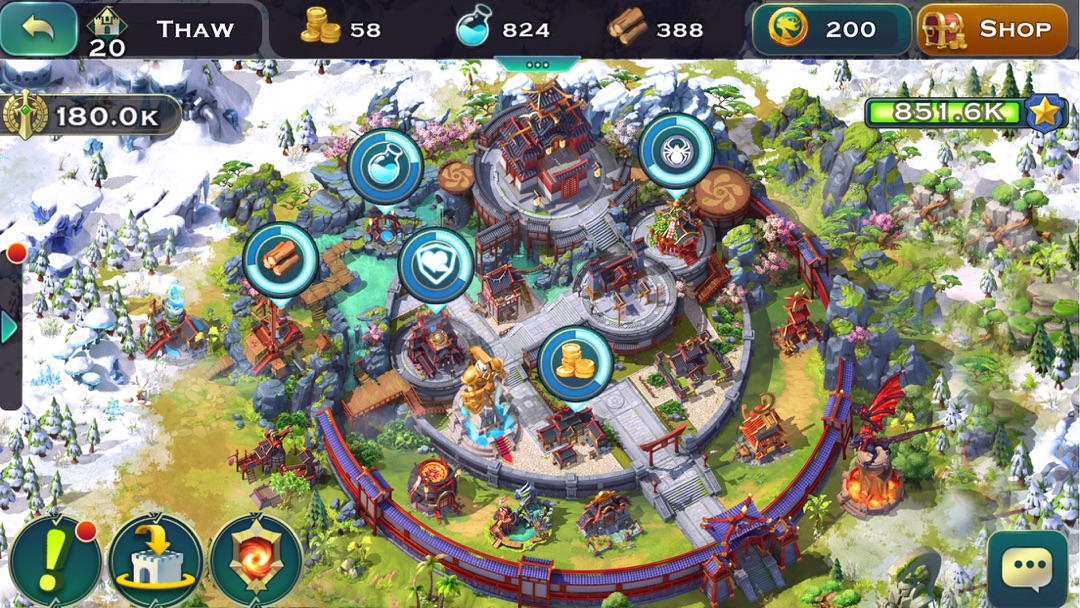Tap the heart shield bubble
Image resolution: width=1080 pixels, height=608 pixels.
[x=435, y=265]
